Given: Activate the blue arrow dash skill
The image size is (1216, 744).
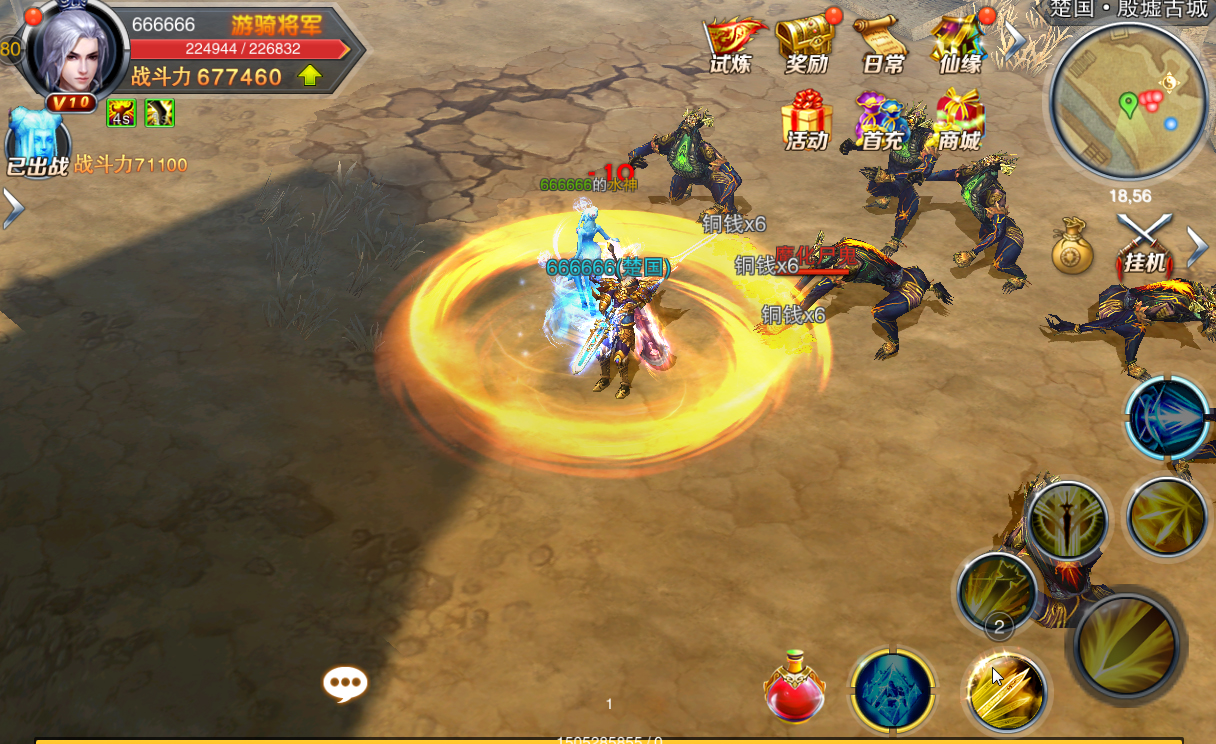Looking at the screenshot, I should [x=1167, y=418].
